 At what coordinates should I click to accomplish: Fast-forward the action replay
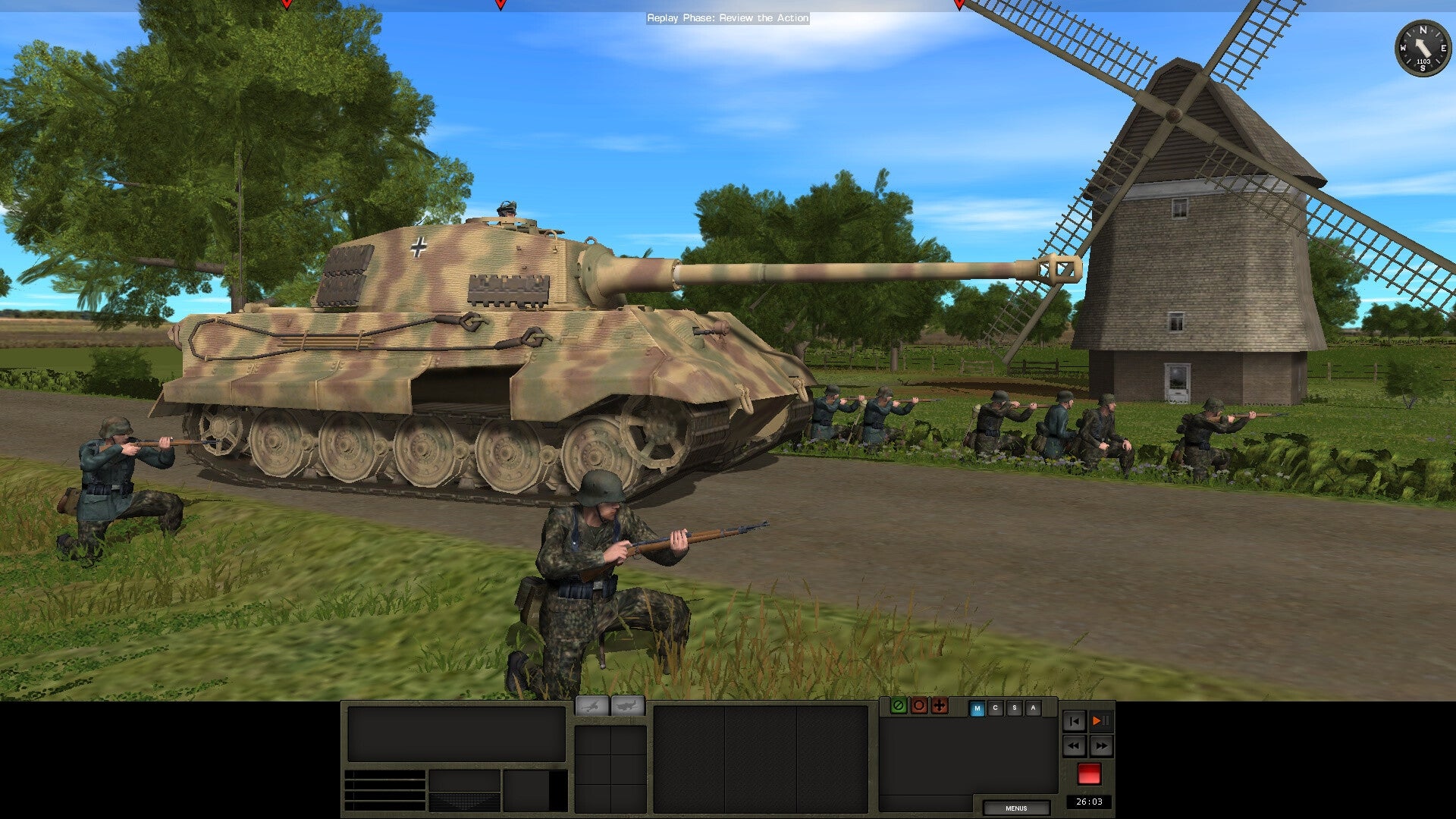pyautogui.click(x=1101, y=745)
